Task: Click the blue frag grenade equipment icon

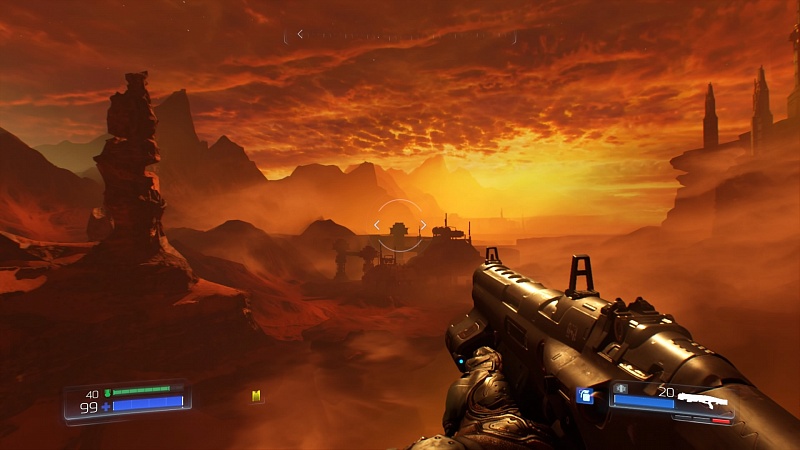Action: (587, 397)
